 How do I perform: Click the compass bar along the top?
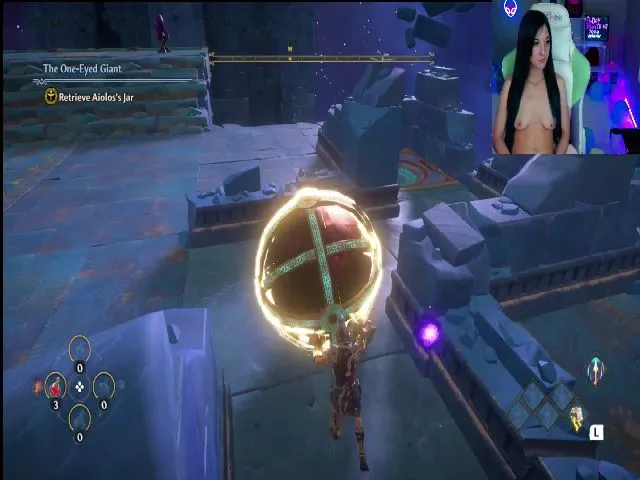[x=320, y=58]
